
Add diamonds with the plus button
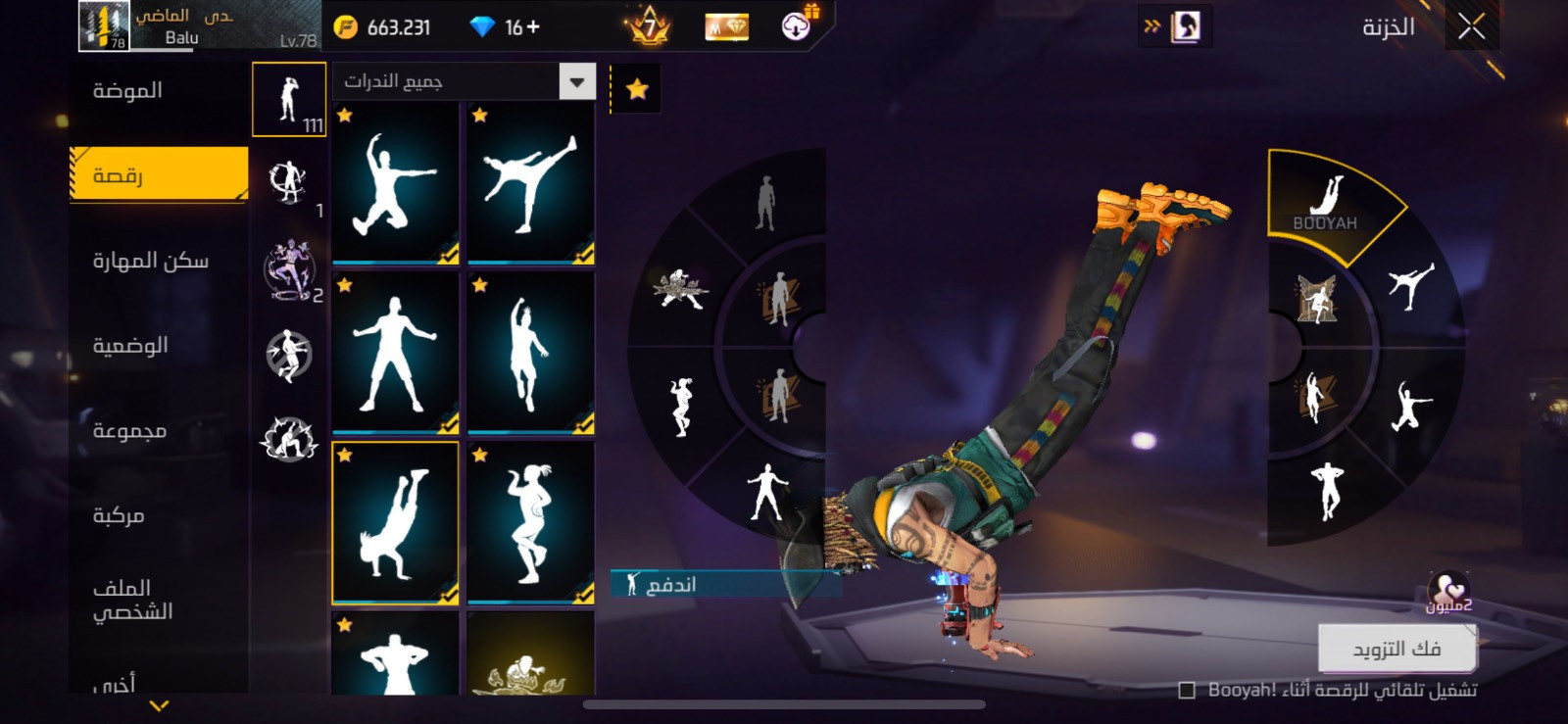(x=533, y=27)
